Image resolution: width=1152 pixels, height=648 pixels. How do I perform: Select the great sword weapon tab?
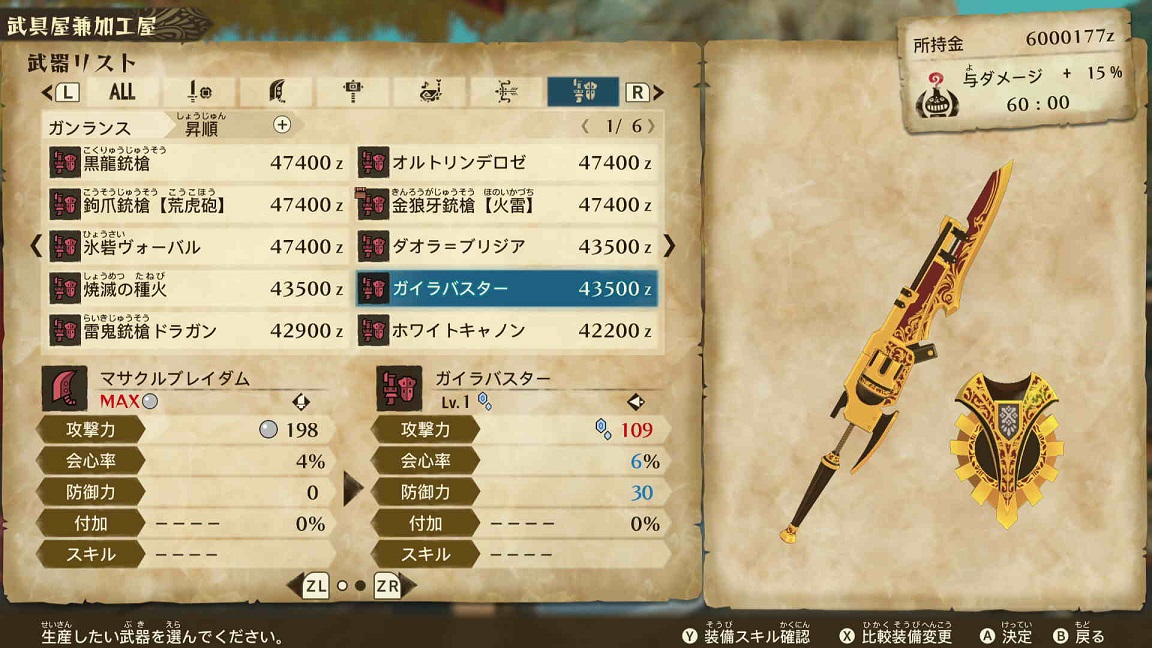pos(277,92)
